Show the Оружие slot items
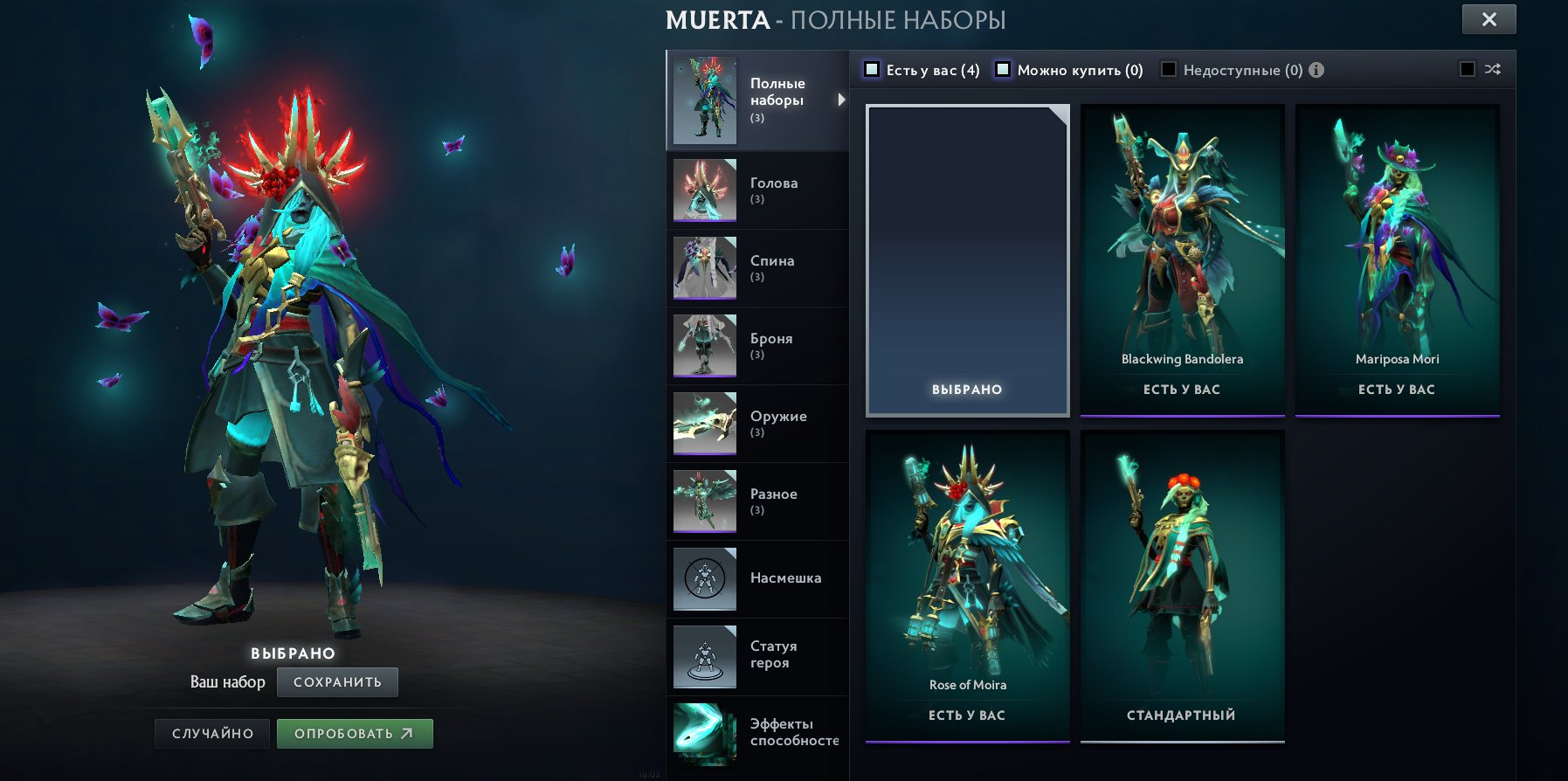This screenshot has height=781, width=1568. [x=756, y=424]
